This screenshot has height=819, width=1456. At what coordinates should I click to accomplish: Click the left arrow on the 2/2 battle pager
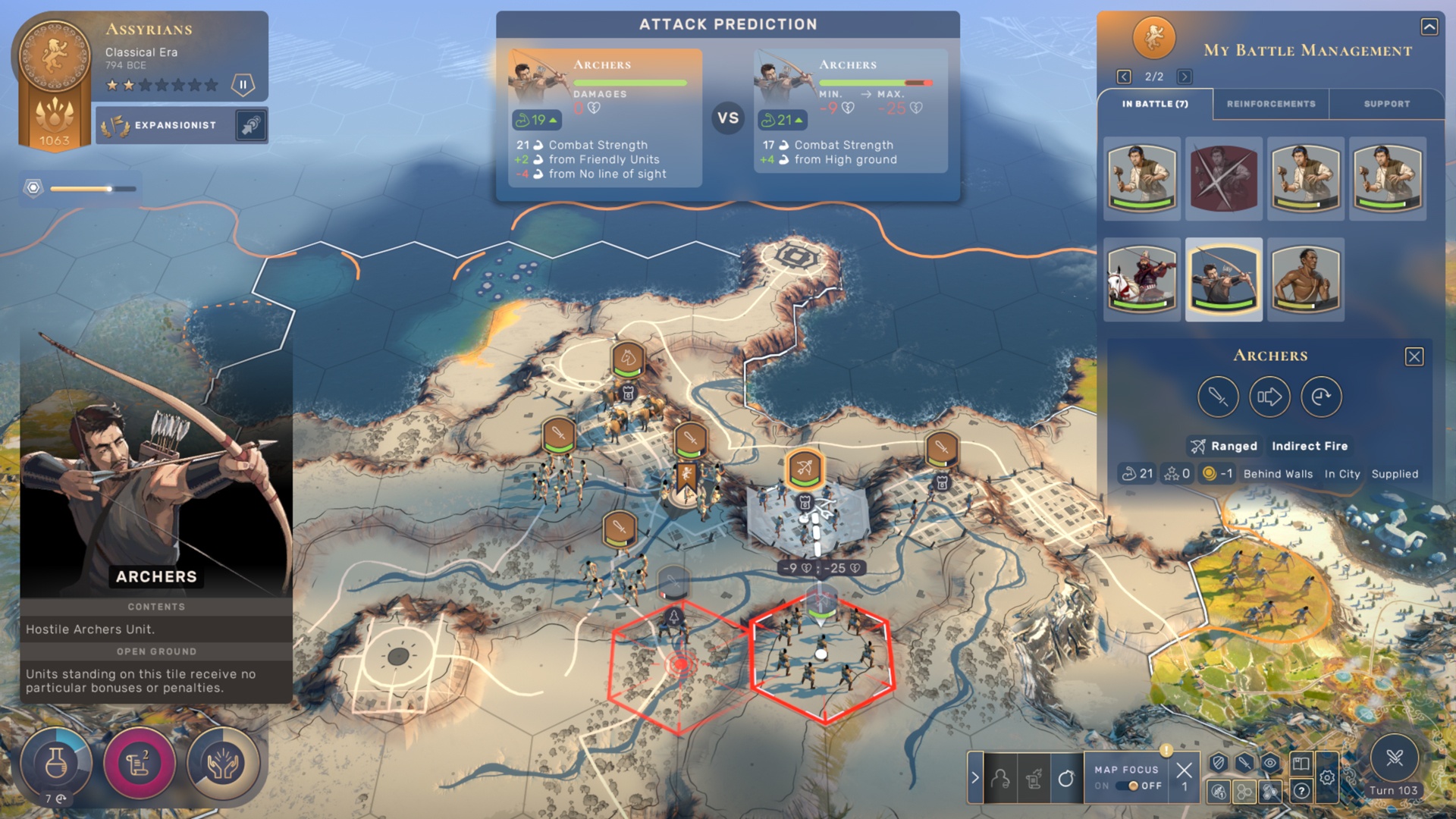pos(1122,76)
